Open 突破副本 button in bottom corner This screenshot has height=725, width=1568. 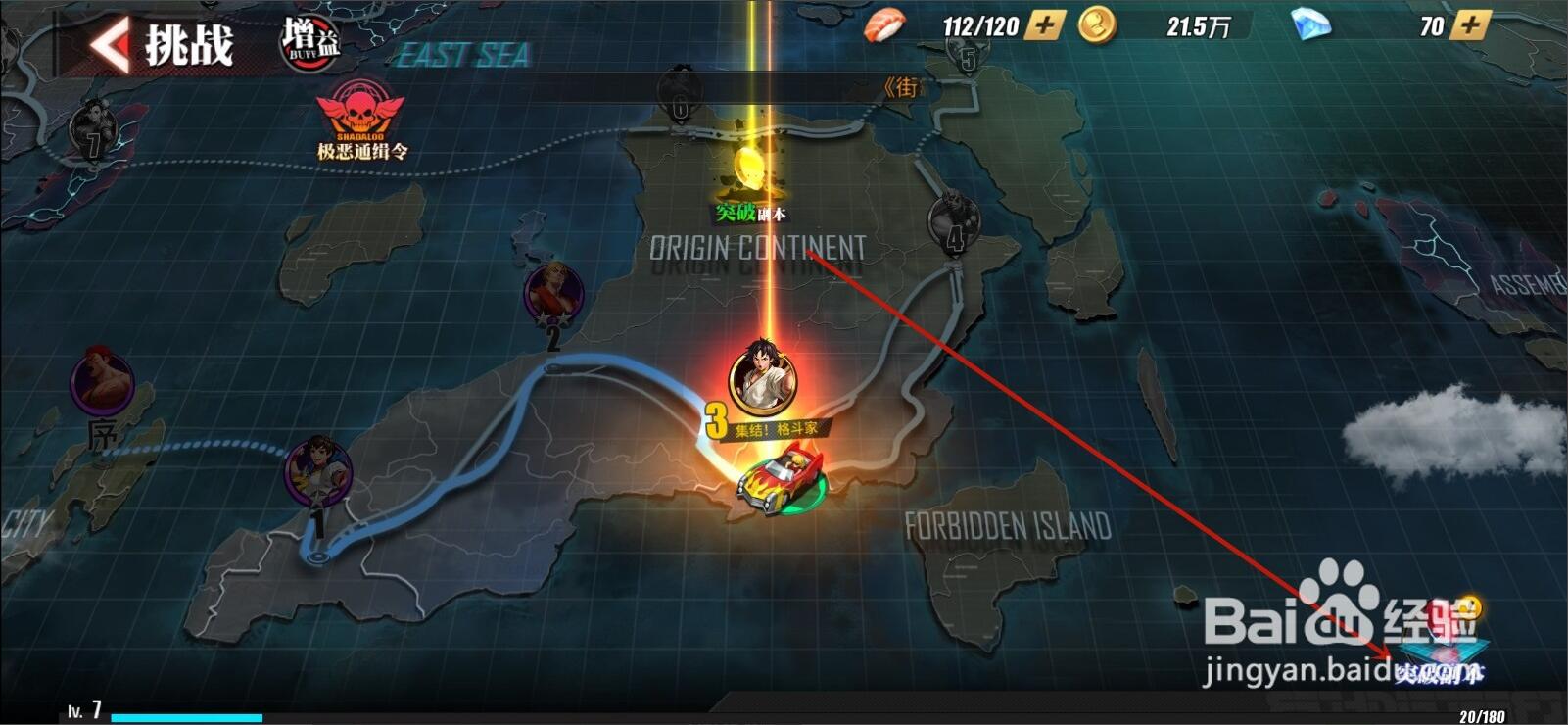point(1440,656)
